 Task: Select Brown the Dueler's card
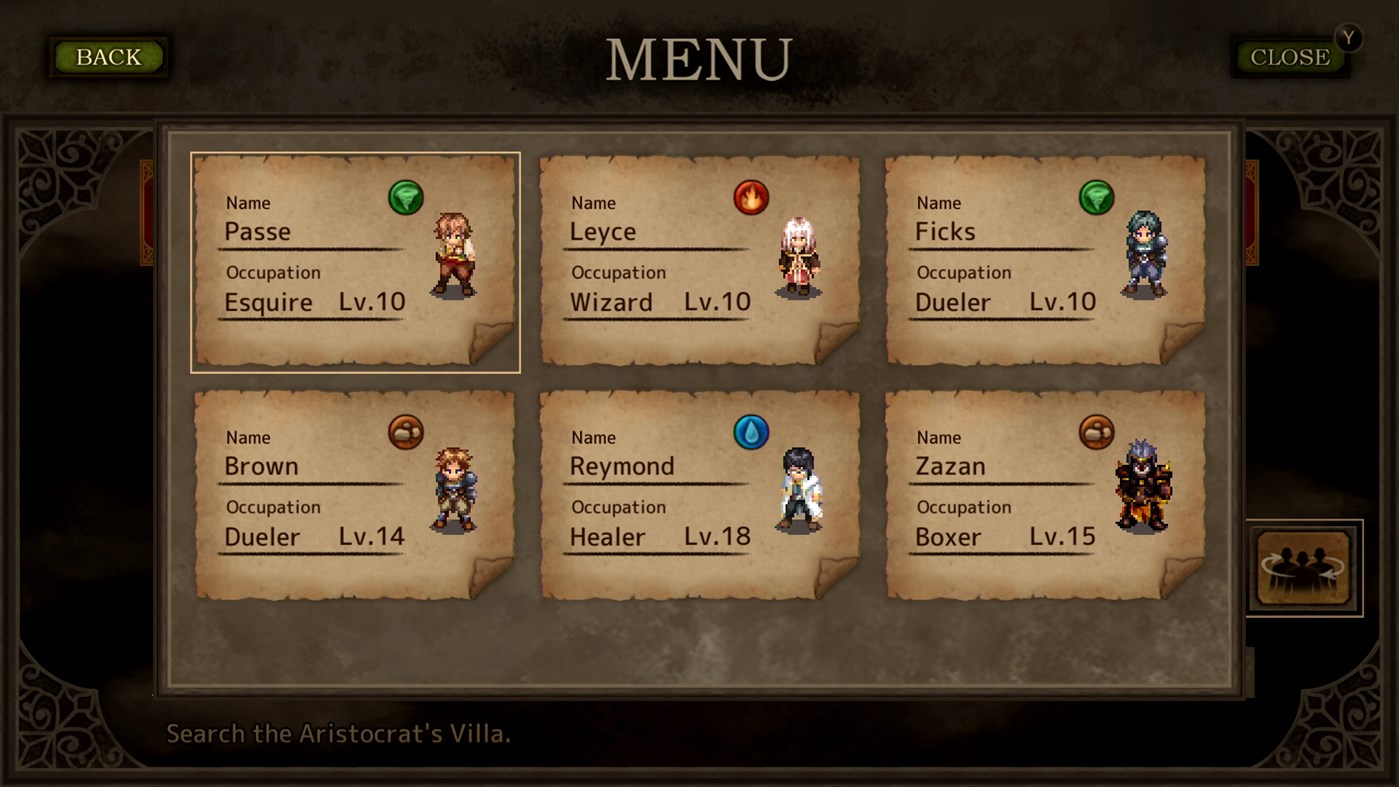tap(355, 495)
